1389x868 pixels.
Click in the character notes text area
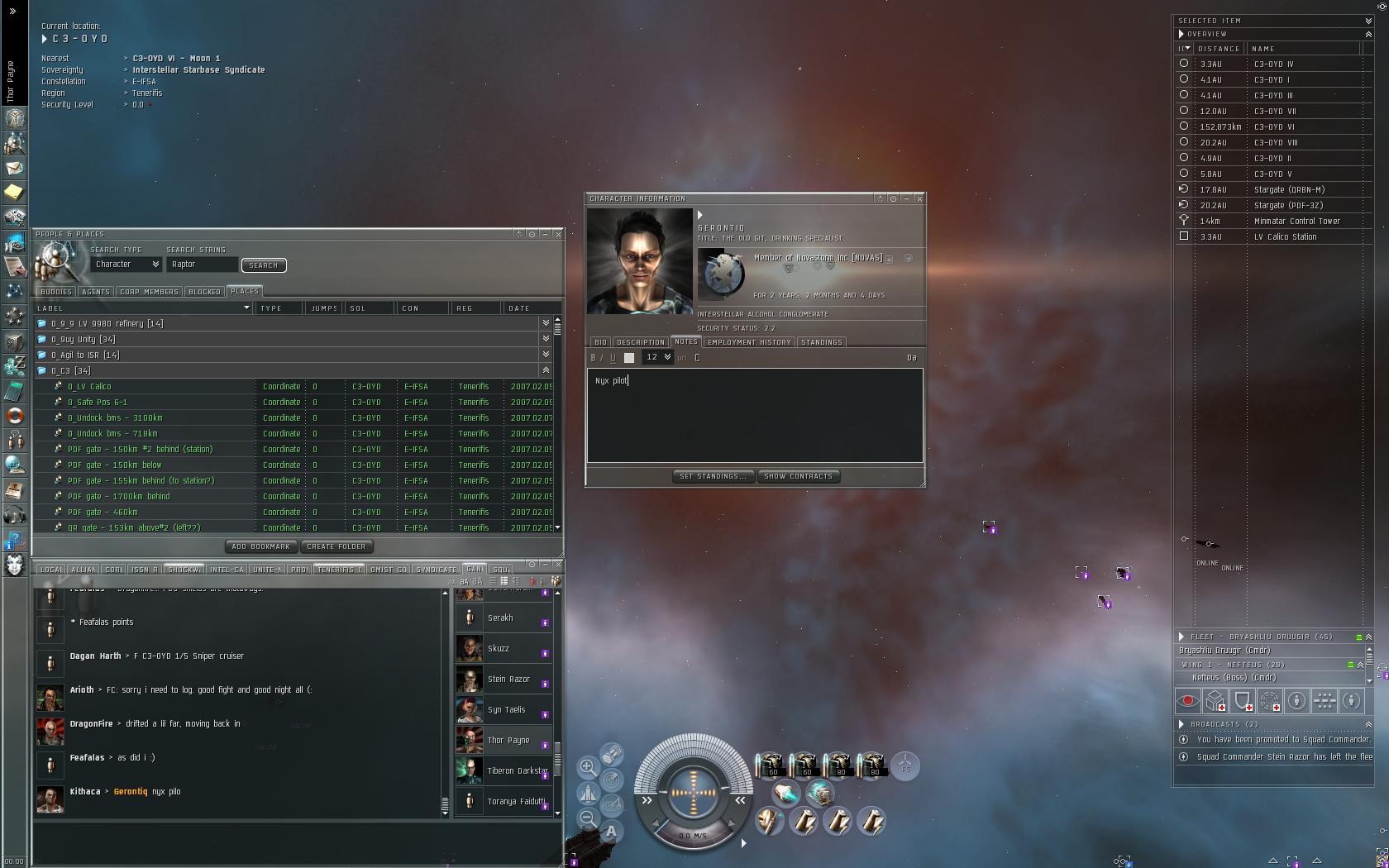tap(754, 417)
